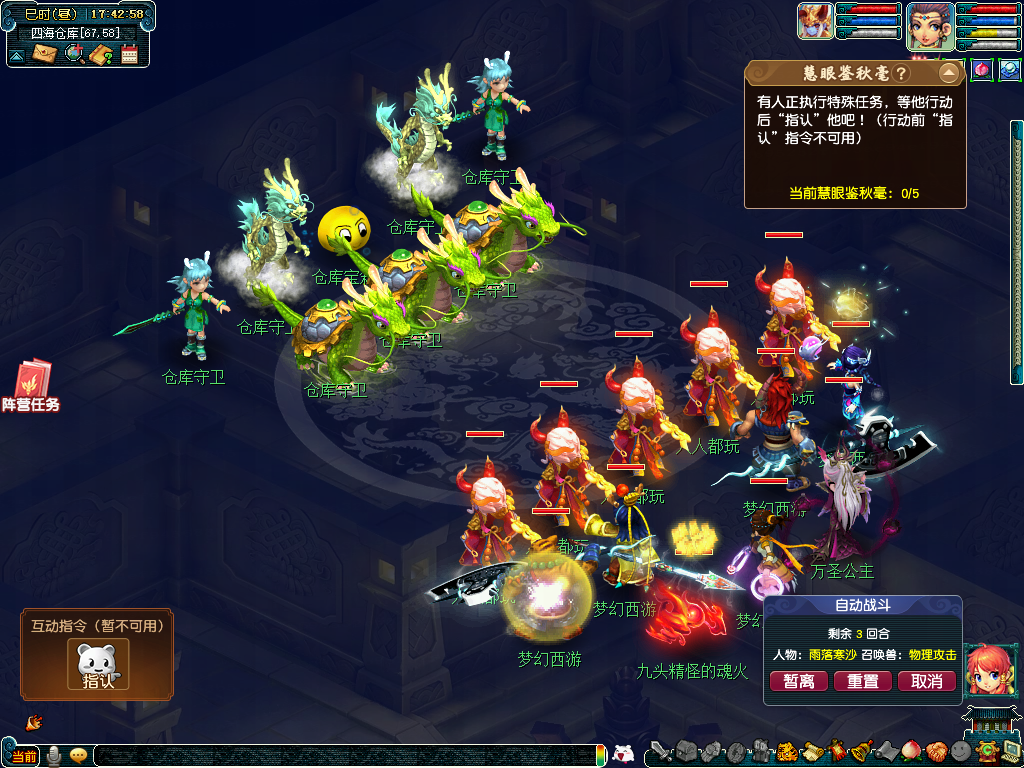
Task: Open the mail envelope icon
Action: (45, 54)
